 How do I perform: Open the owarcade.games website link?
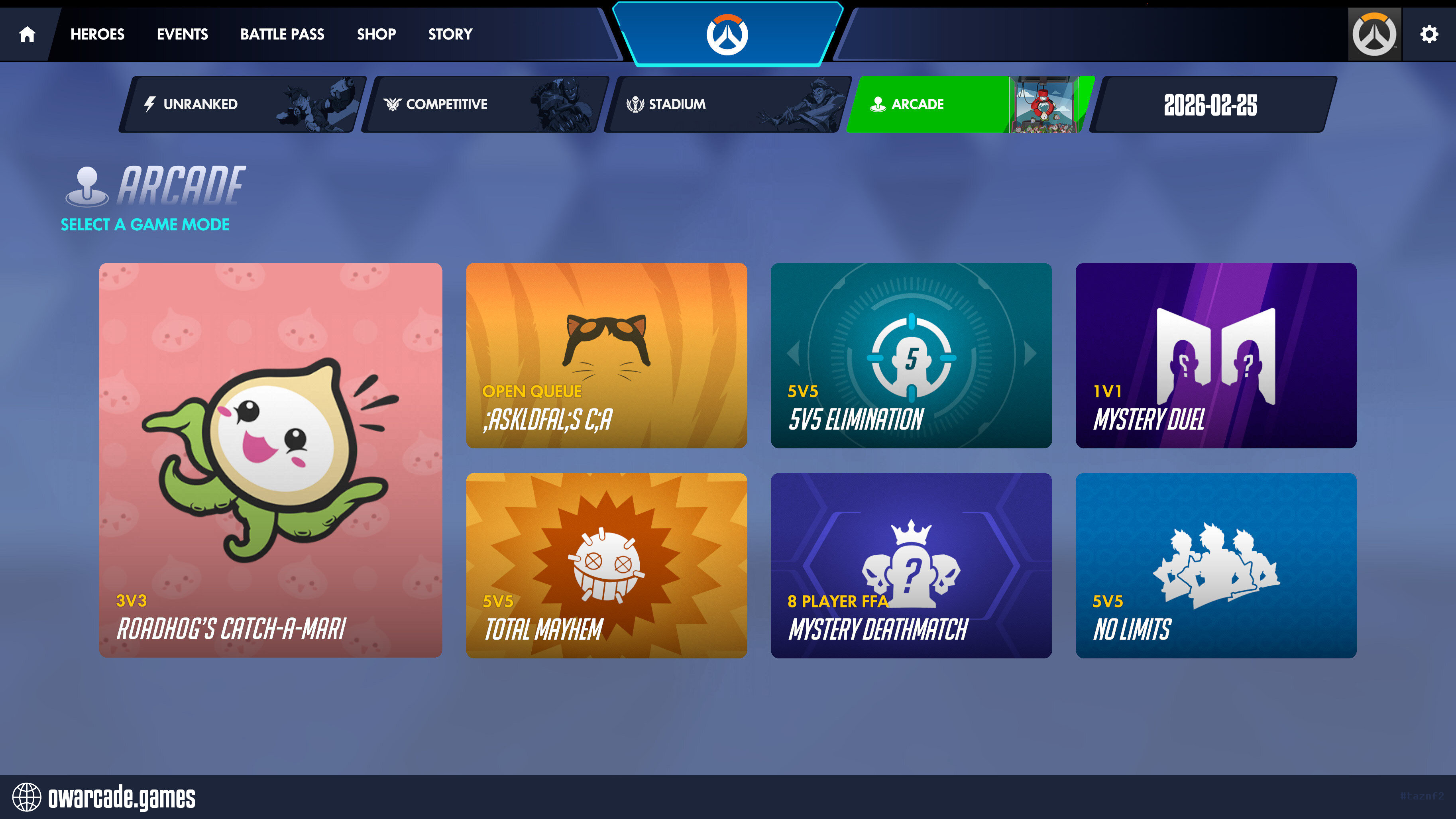click(x=104, y=797)
